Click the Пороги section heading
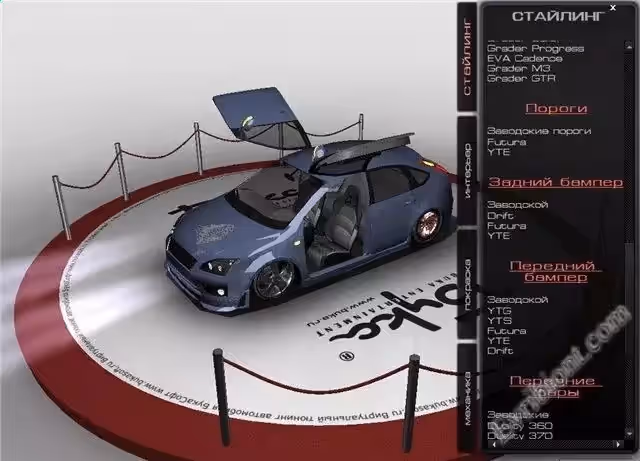The width and height of the screenshot is (640, 461). tap(556, 108)
